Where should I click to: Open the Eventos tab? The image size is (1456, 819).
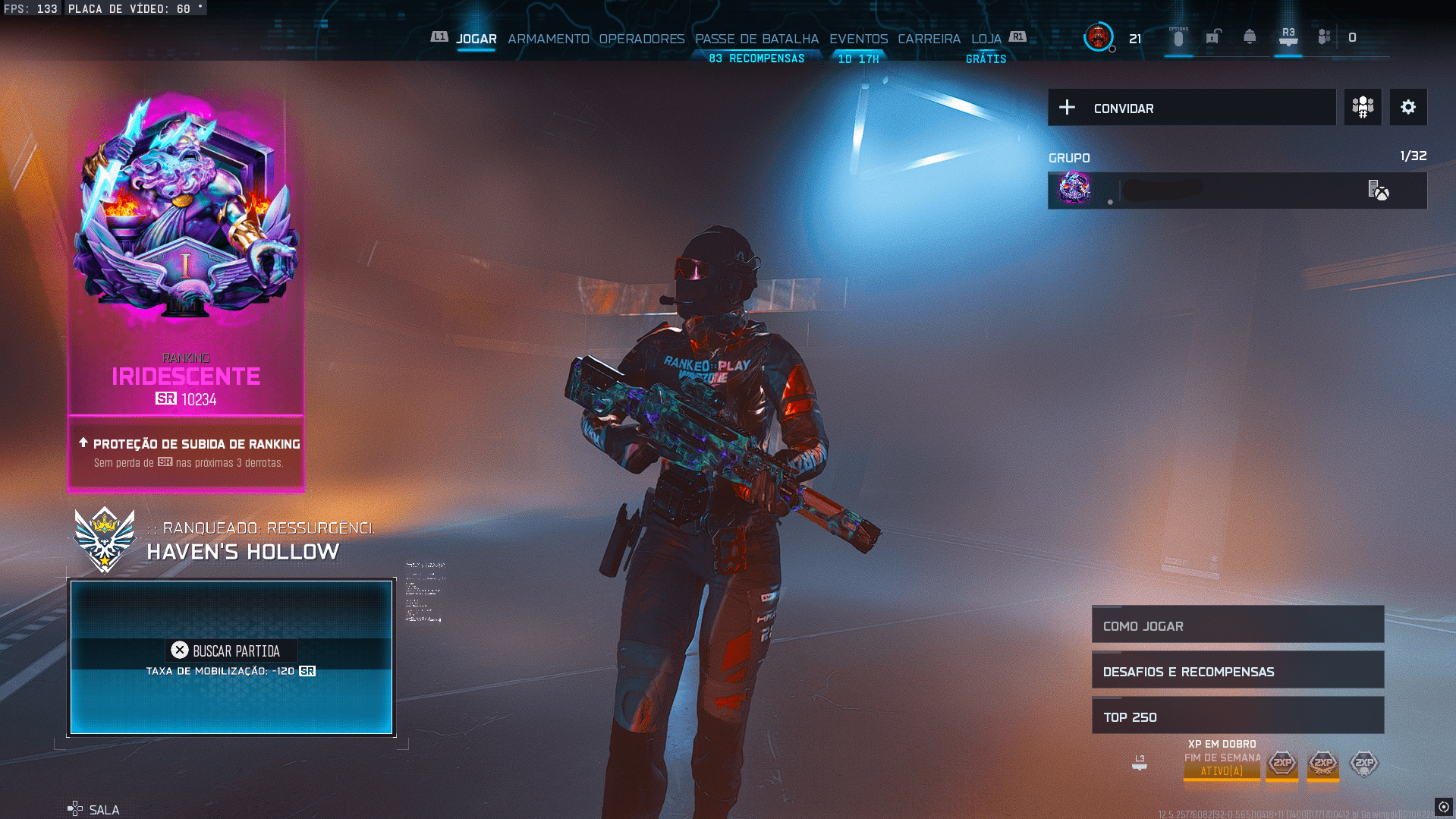click(858, 39)
